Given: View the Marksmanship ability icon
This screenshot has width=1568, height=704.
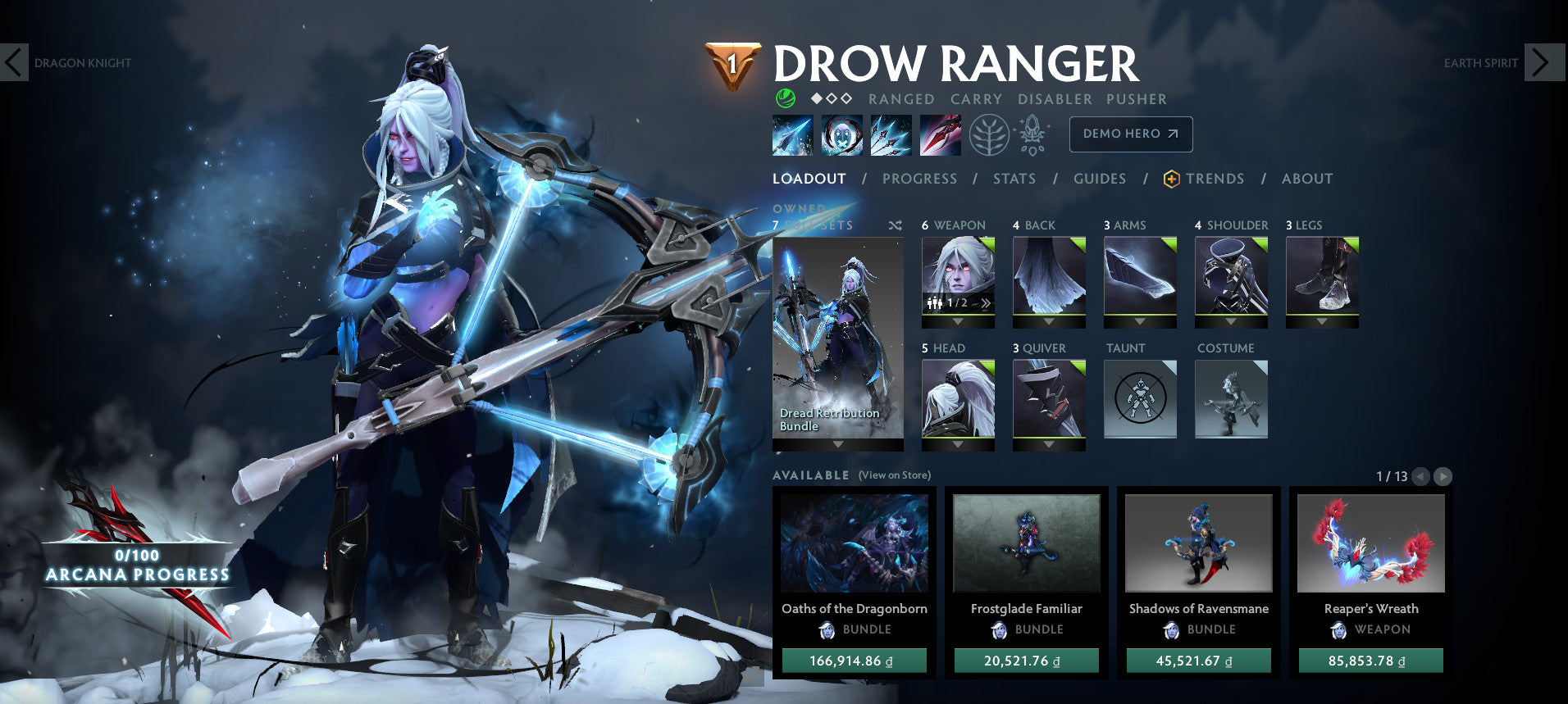Looking at the screenshot, I should pyautogui.click(x=941, y=135).
